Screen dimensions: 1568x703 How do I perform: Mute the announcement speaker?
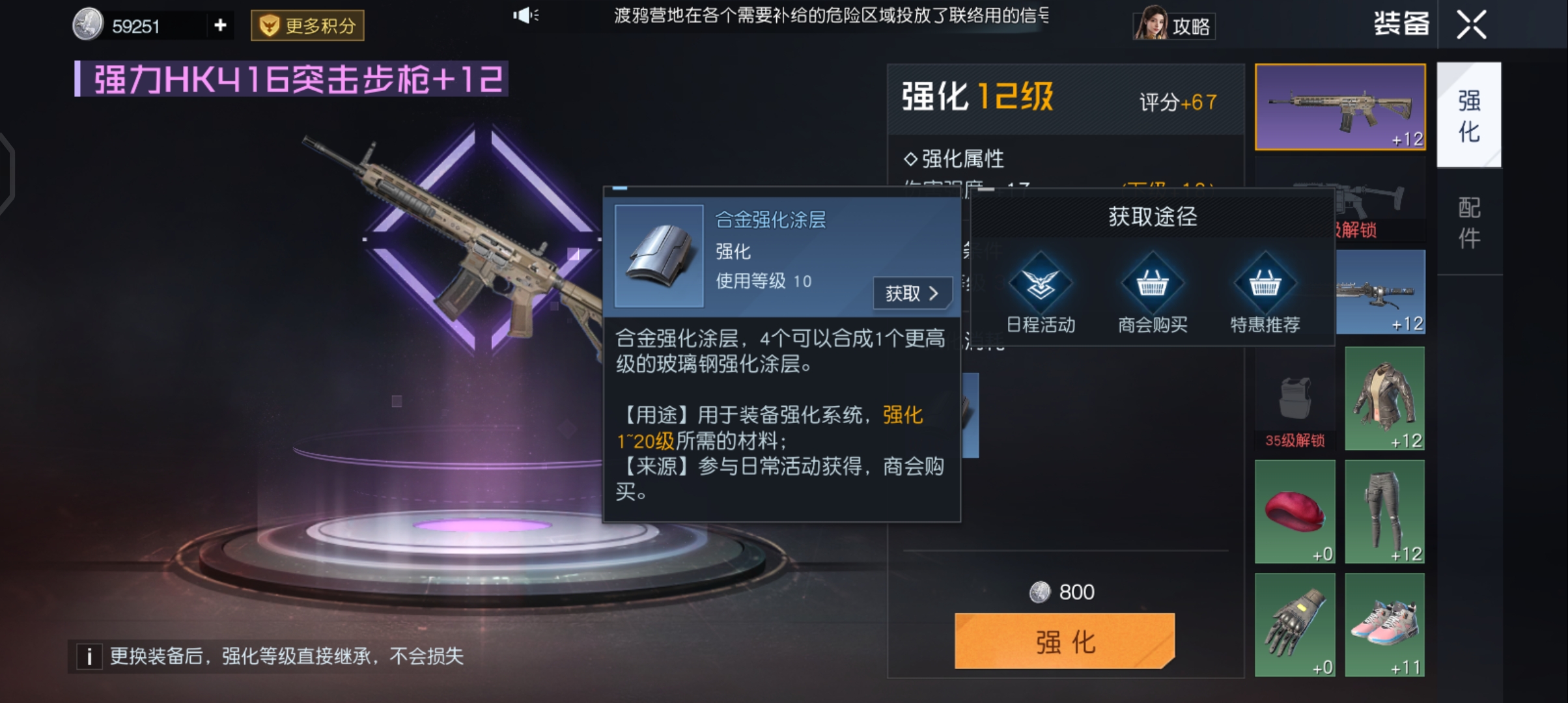526,16
